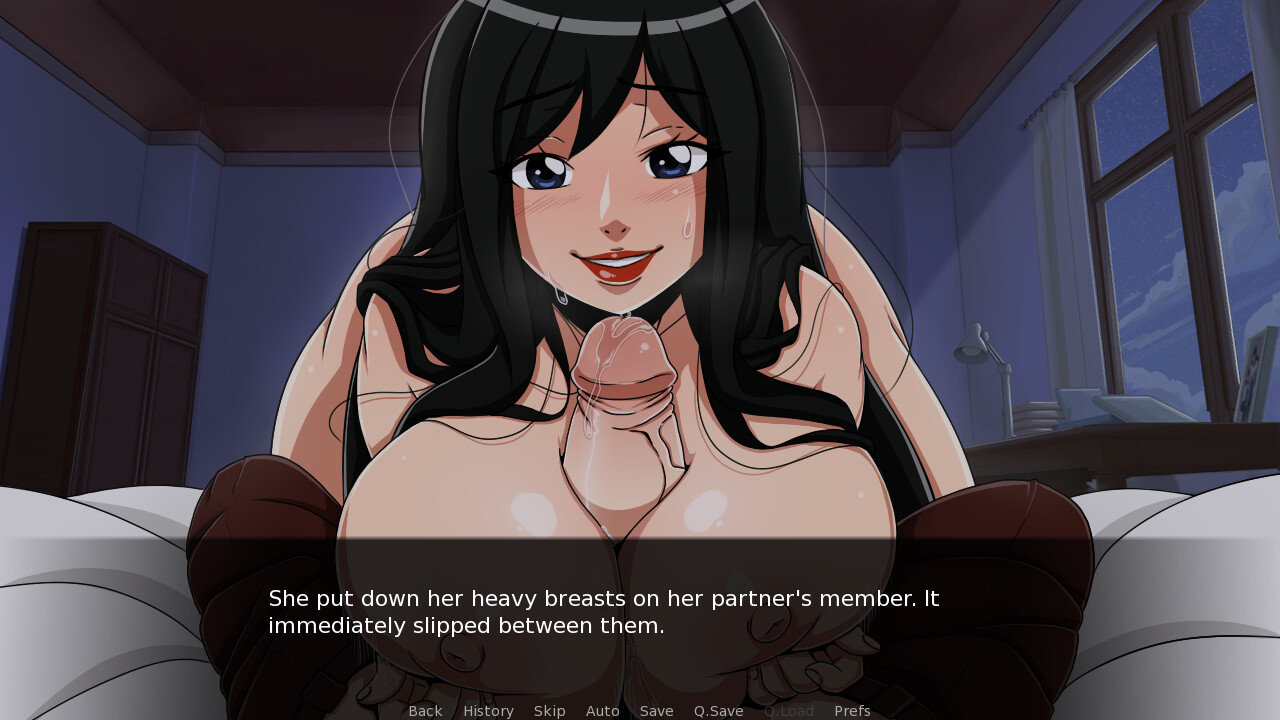The height and width of the screenshot is (720, 1280).
Task: Click the Back button in quick menu
Action: (x=425, y=711)
